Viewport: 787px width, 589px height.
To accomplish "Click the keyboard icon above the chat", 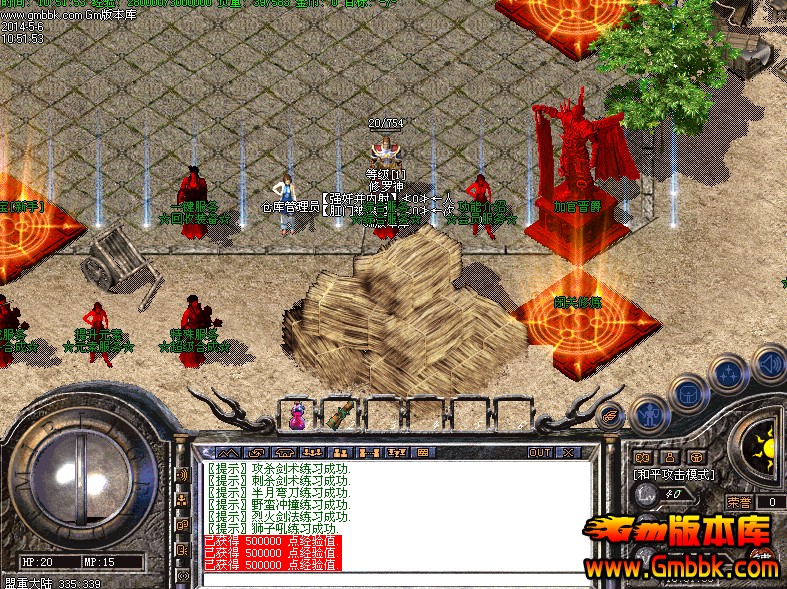I will (x=422, y=452).
